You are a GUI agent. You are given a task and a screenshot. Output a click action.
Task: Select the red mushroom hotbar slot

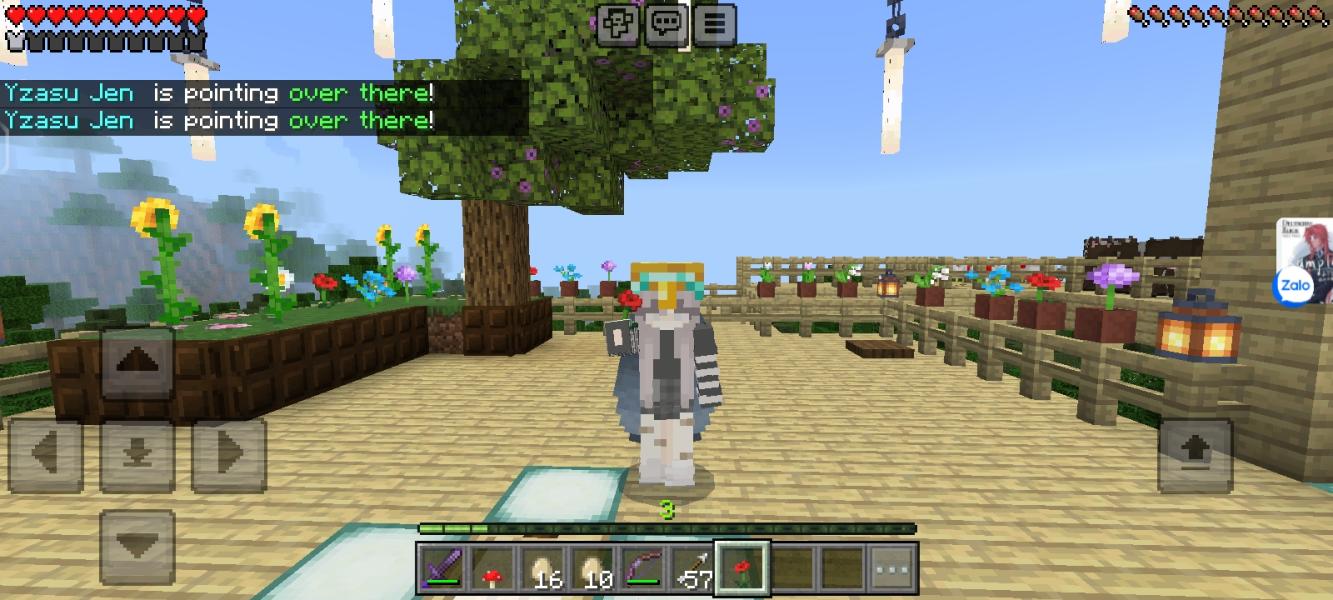pos(492,570)
